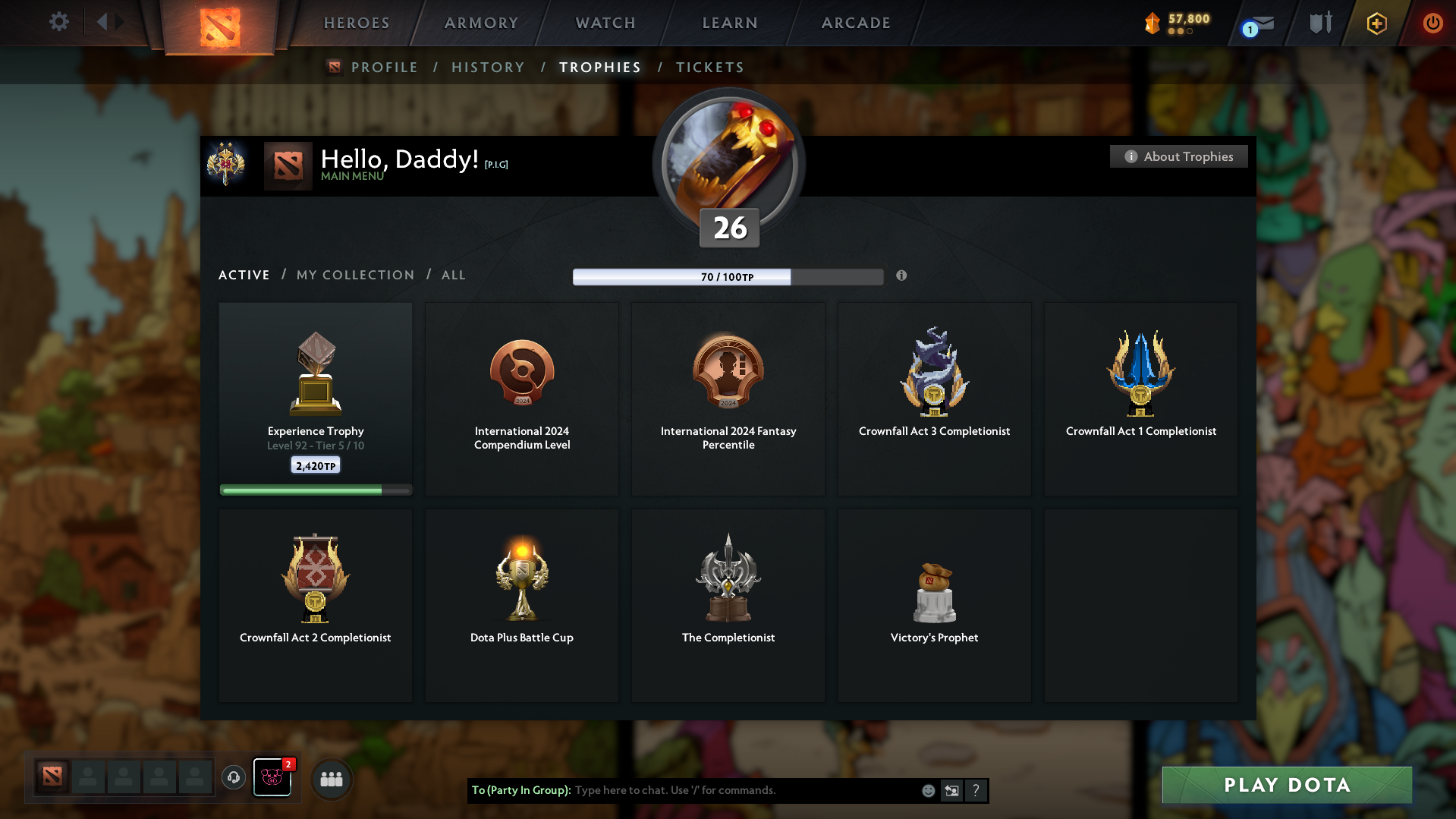This screenshot has width=1456, height=819.
Task: Open the HISTORY tab
Action: [488, 67]
